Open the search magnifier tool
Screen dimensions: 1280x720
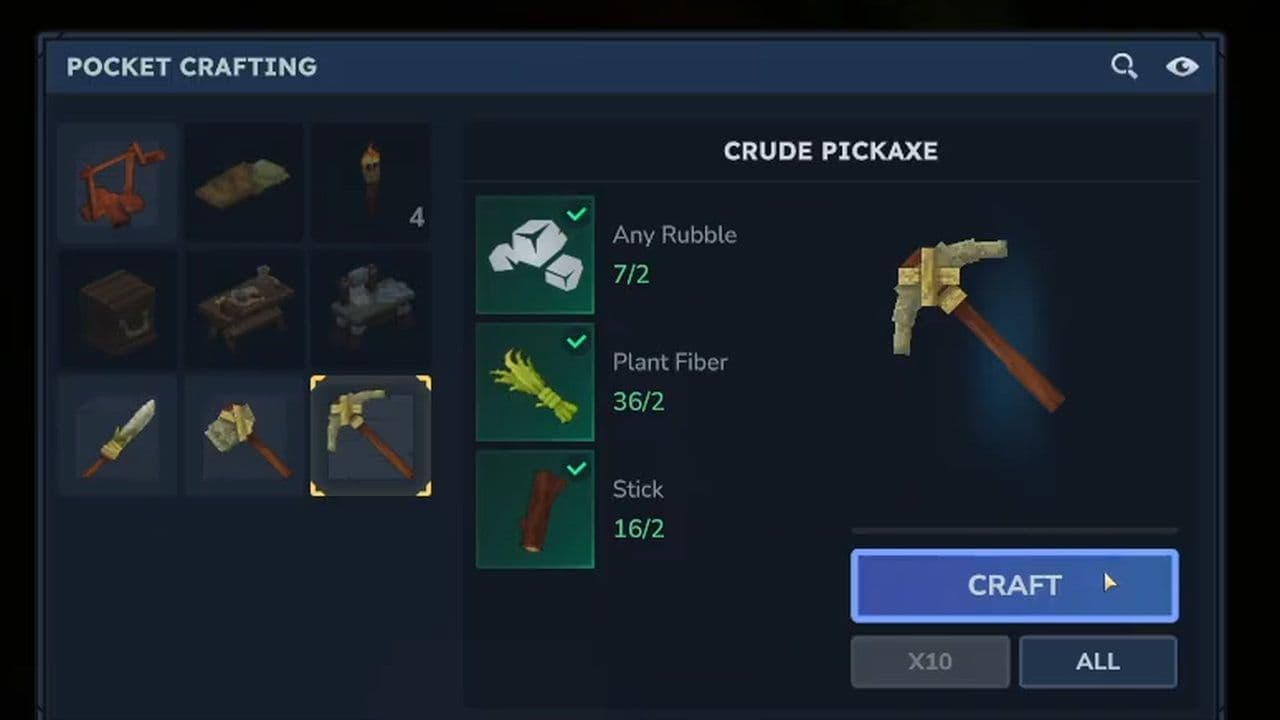(x=1124, y=66)
